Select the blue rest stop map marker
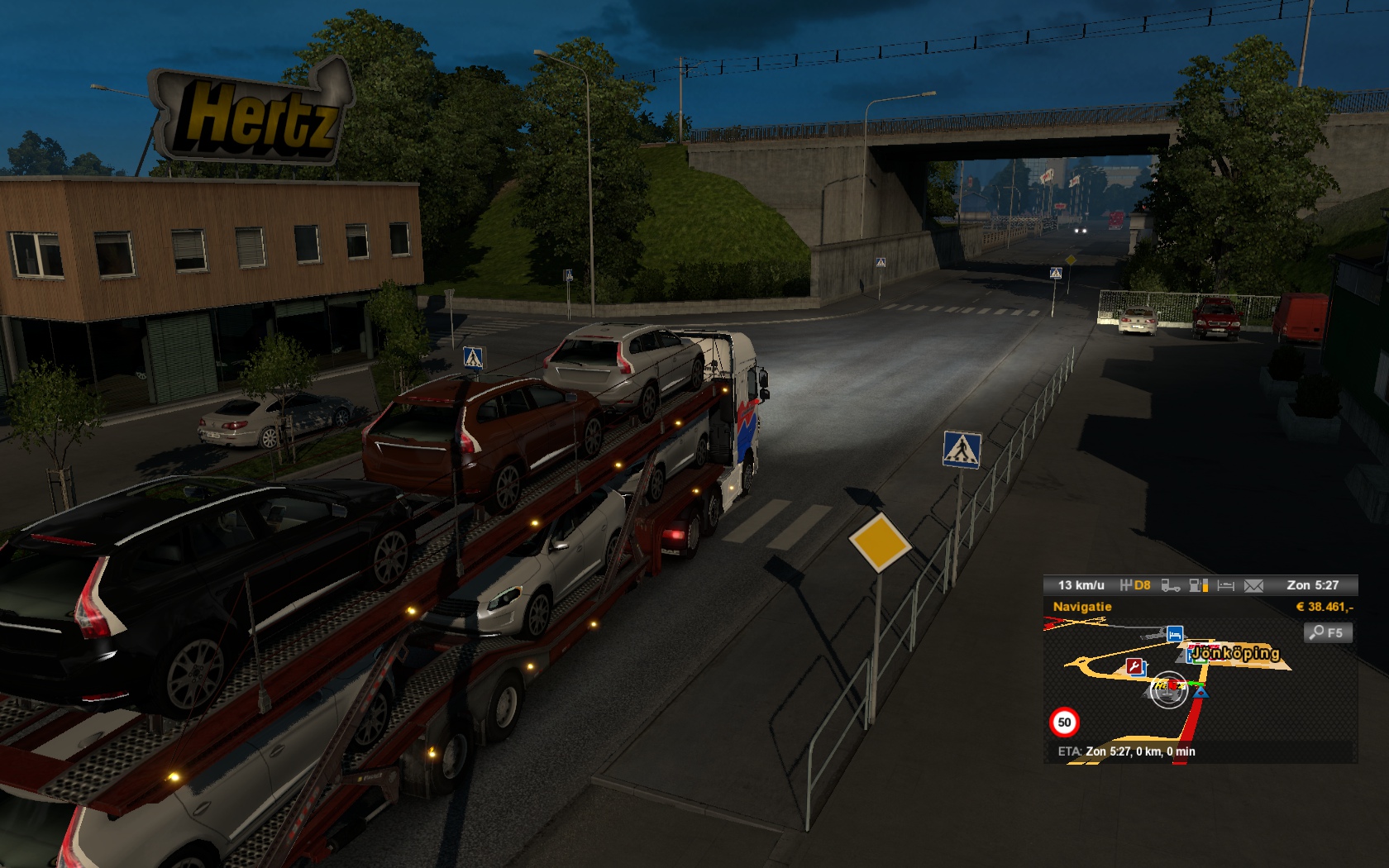The height and width of the screenshot is (868, 1389). pos(1174,634)
